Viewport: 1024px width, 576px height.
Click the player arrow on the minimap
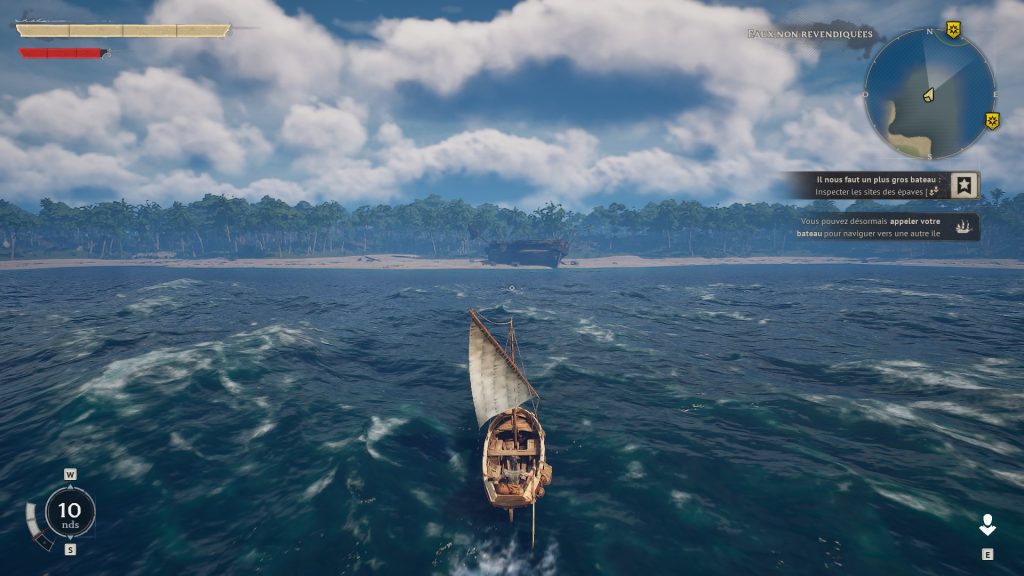pos(927,95)
